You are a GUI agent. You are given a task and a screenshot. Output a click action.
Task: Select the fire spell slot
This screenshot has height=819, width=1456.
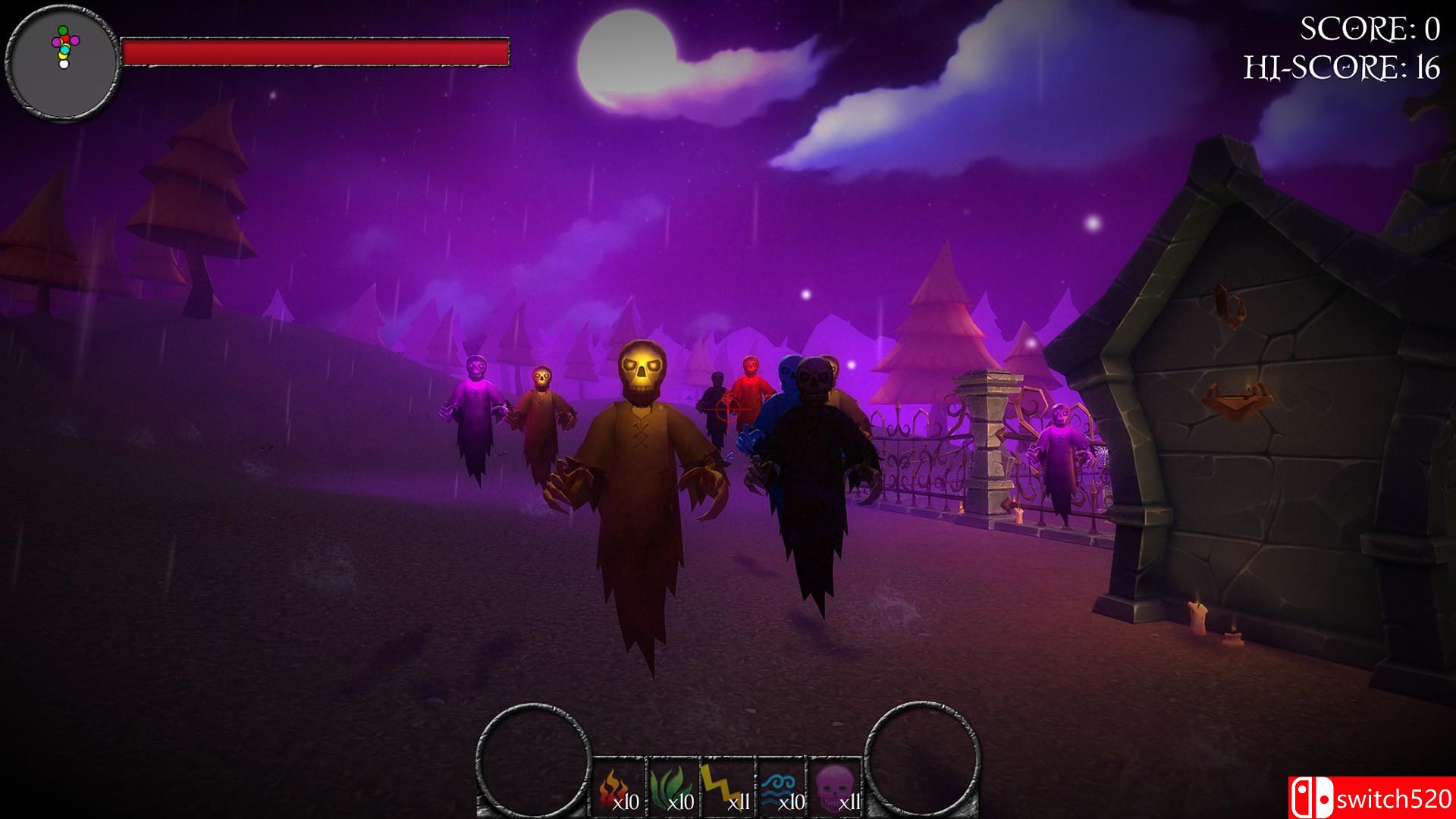pyautogui.click(x=619, y=786)
